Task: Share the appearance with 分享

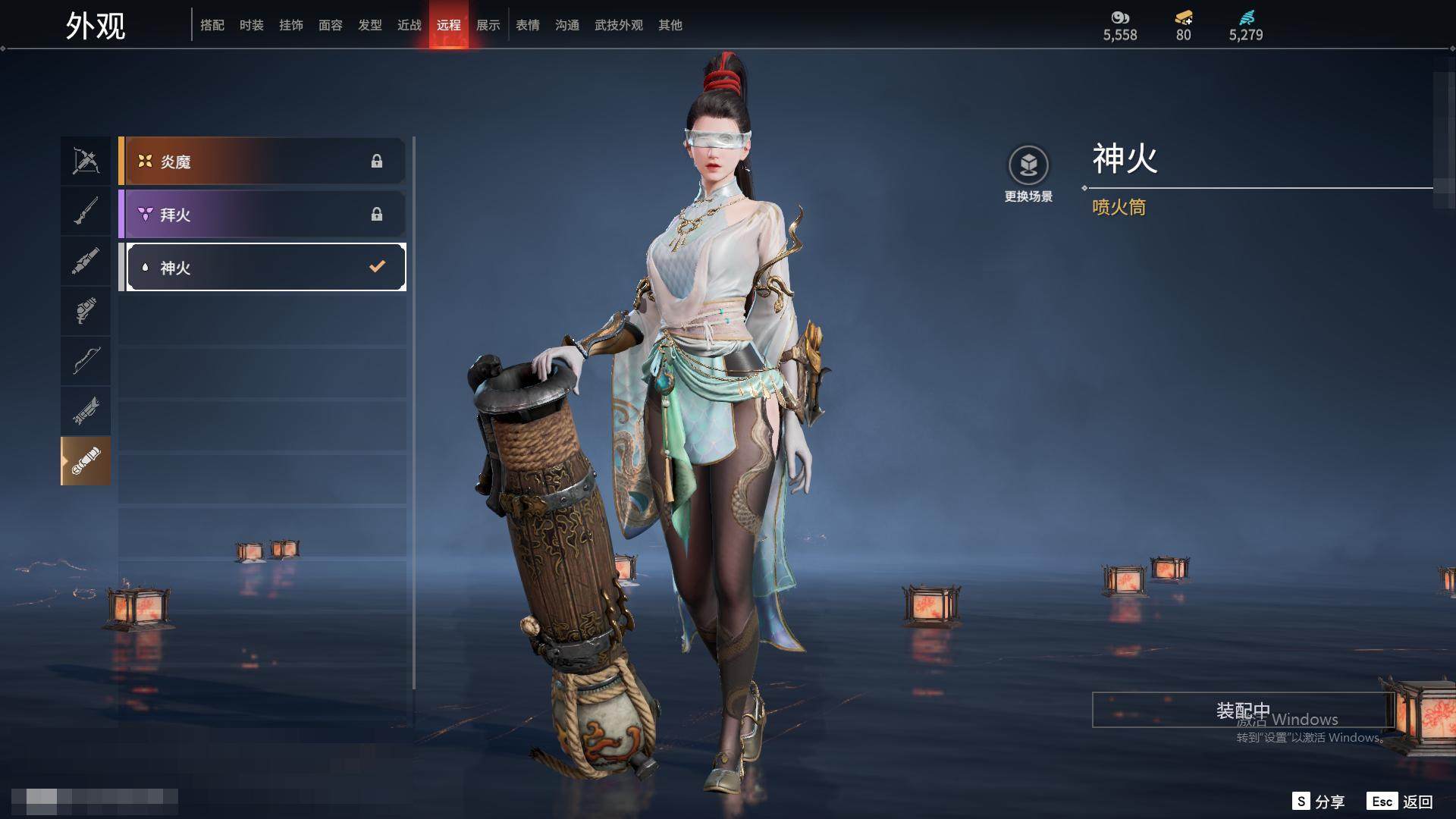Action: 1319,802
